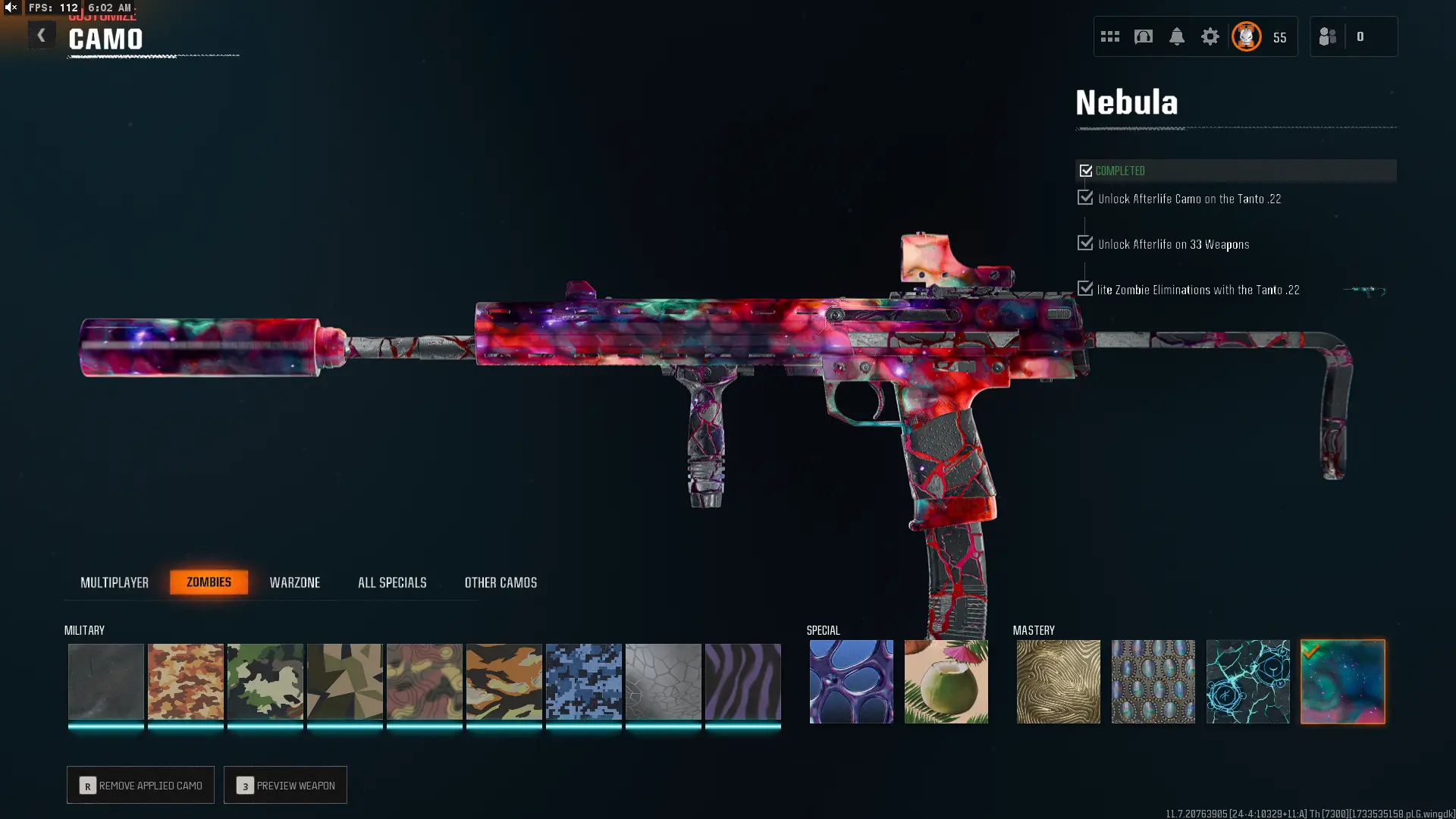The width and height of the screenshot is (1456, 819).
Task: Switch to Other Camos tab
Action: click(500, 582)
